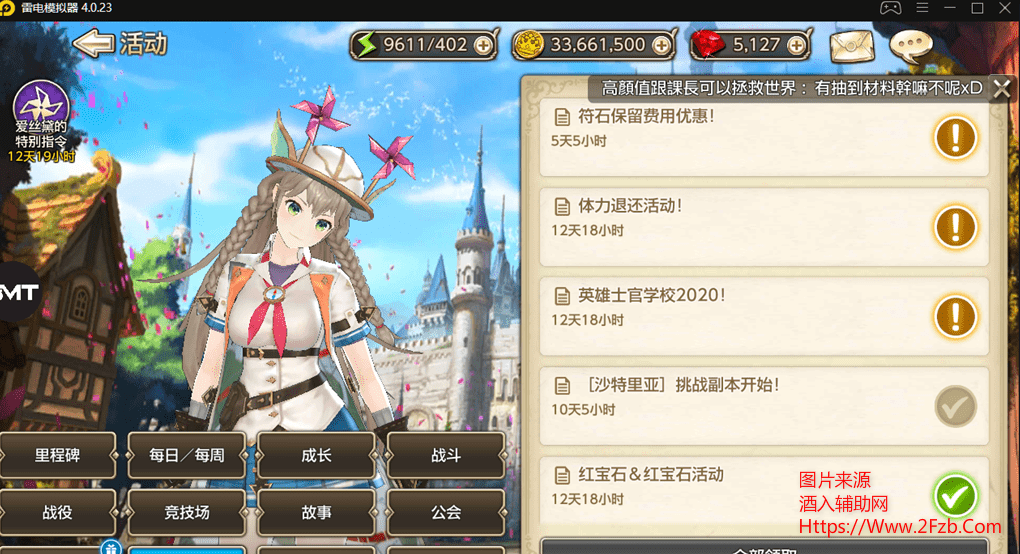Screen dimensions: 1020x554
Task: Maximize the 雷电模拟器 emulator window
Action: [977, 8]
